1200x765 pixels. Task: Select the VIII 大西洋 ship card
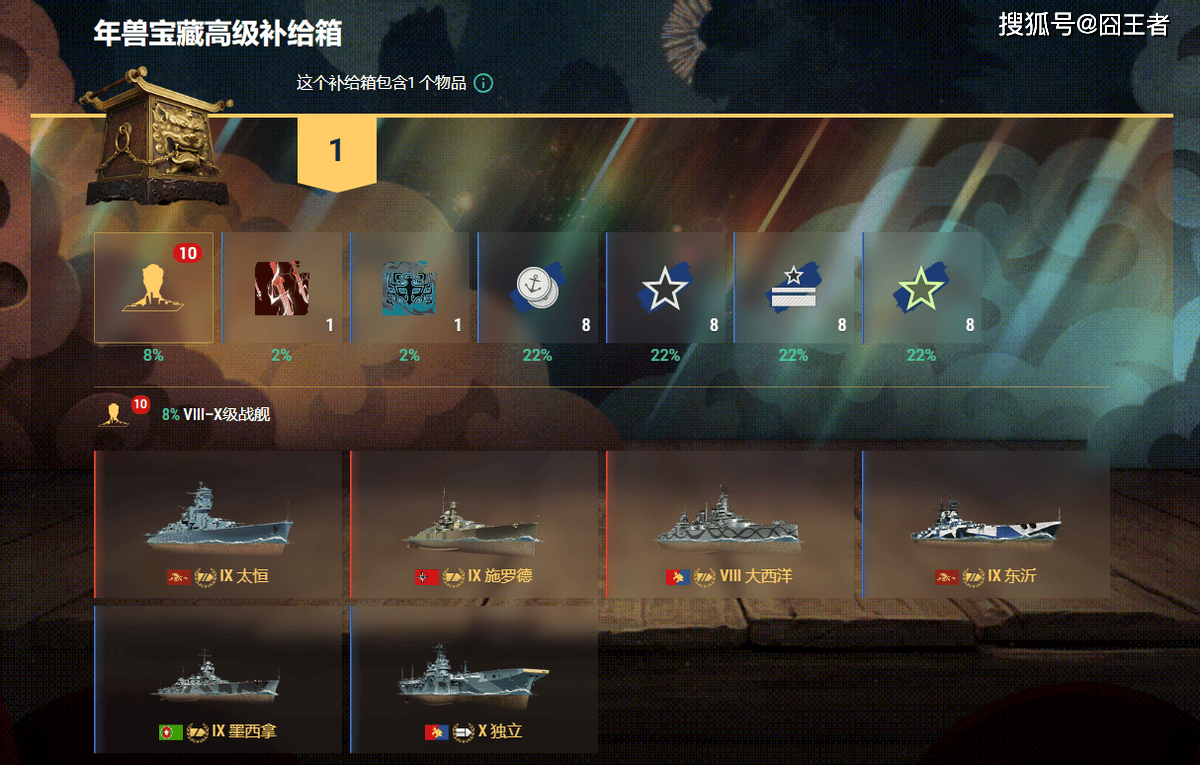click(x=731, y=525)
